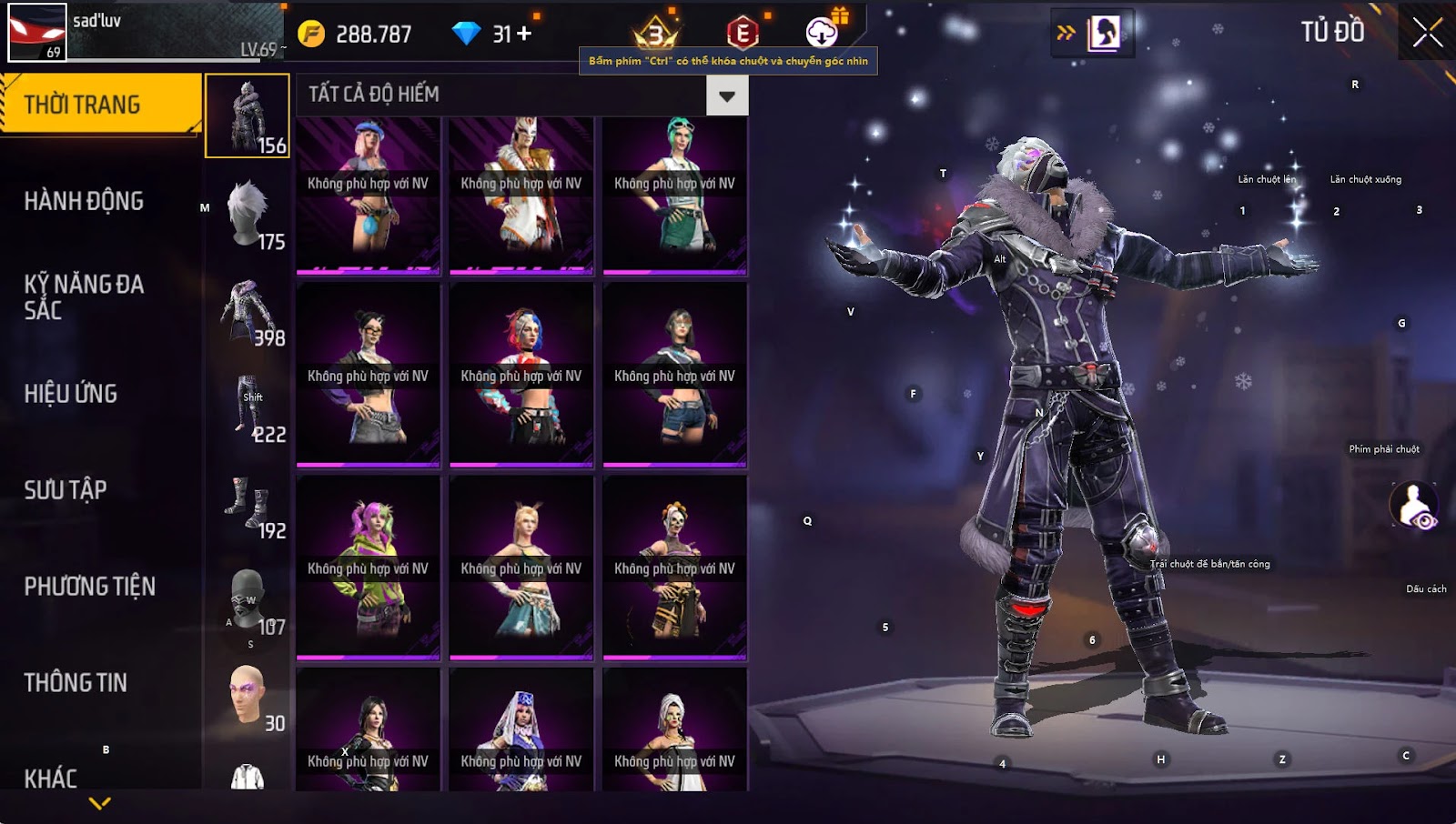Go to the SƯU TẬP tab
Screen dimensions: 1456x824
(66, 490)
